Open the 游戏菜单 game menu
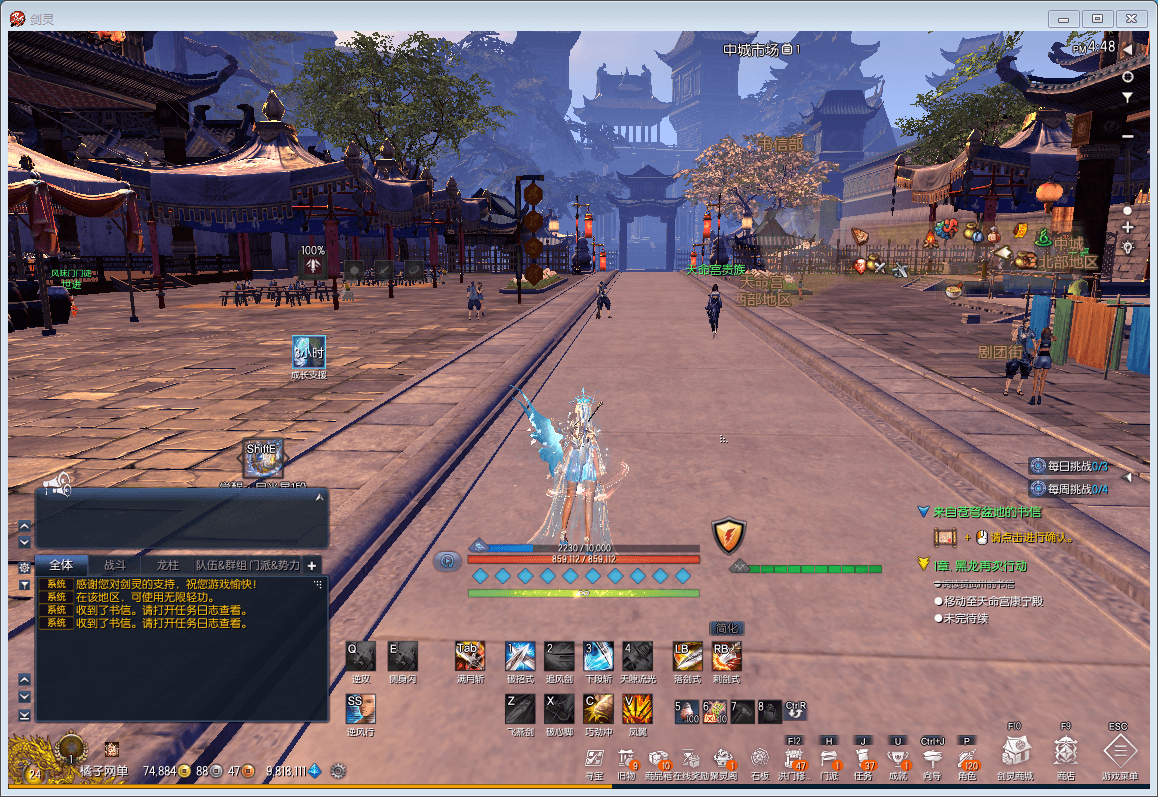Image resolution: width=1158 pixels, height=797 pixels. (x=1119, y=750)
